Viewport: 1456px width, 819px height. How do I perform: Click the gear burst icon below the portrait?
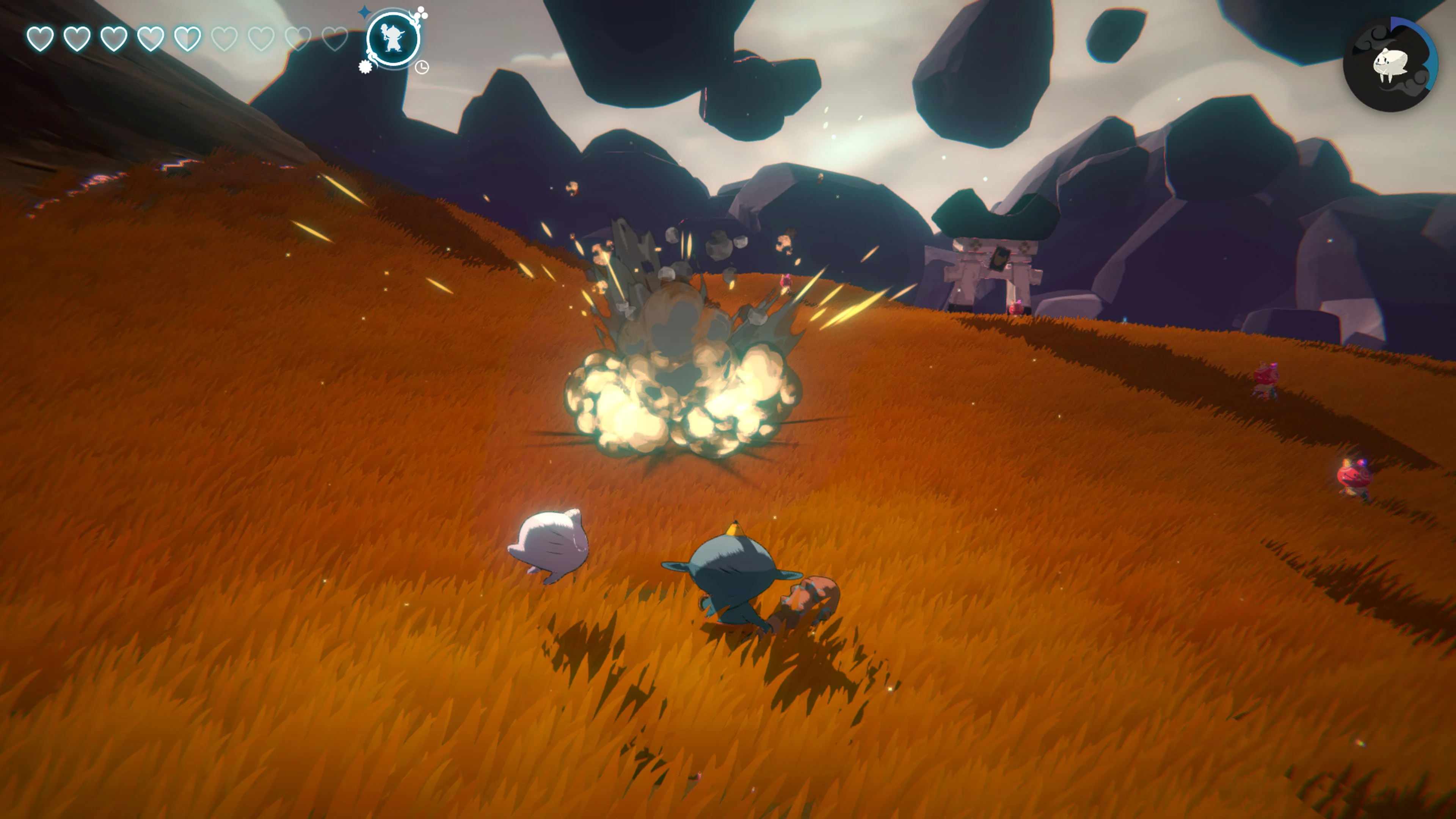click(365, 67)
